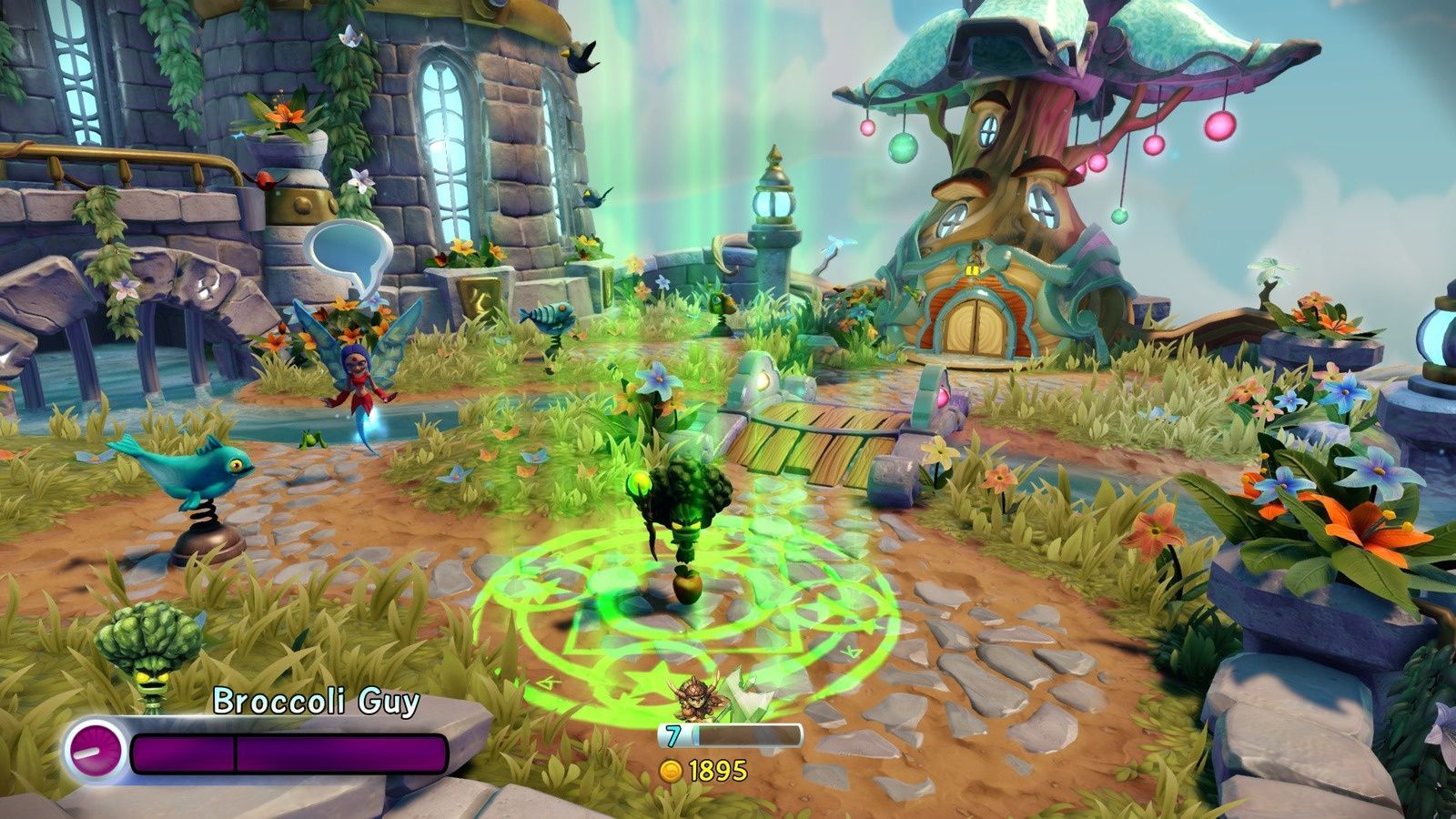Click the Broccoli Guy name label
Viewport: 1456px width, 819px height.
pyautogui.click(x=317, y=702)
